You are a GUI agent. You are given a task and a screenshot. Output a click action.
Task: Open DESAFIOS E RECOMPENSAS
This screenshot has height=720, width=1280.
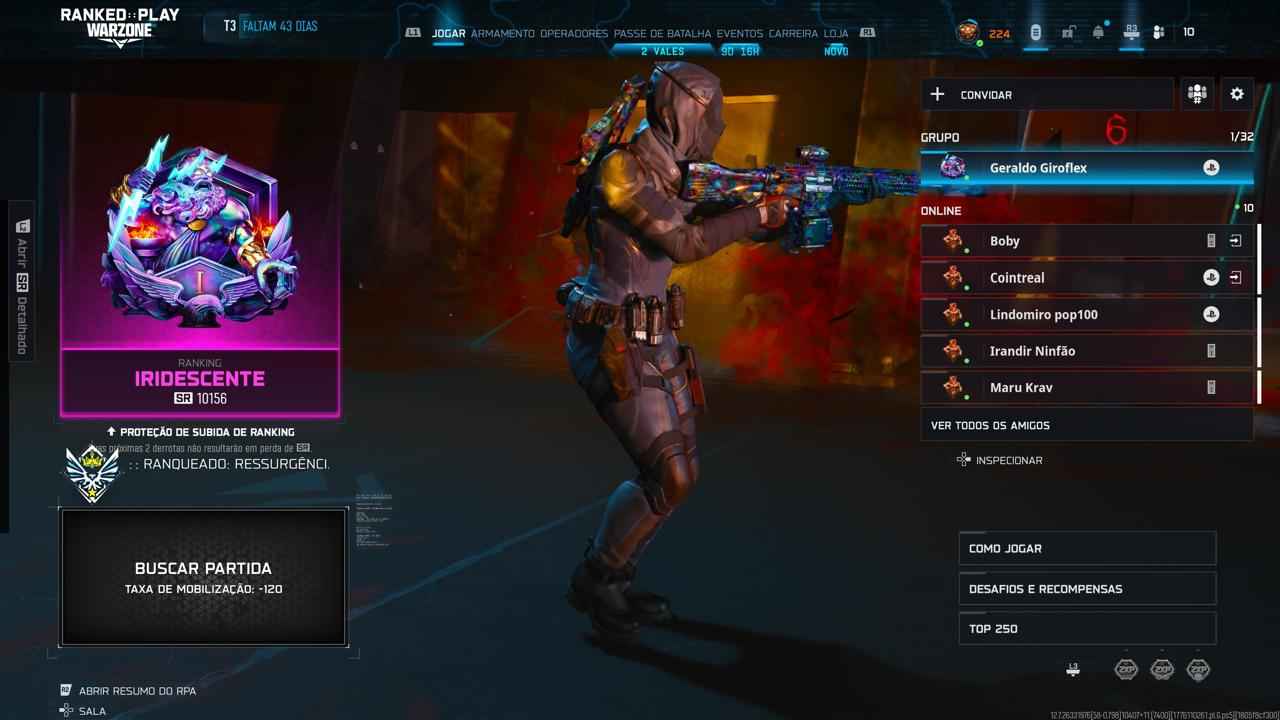1087,588
